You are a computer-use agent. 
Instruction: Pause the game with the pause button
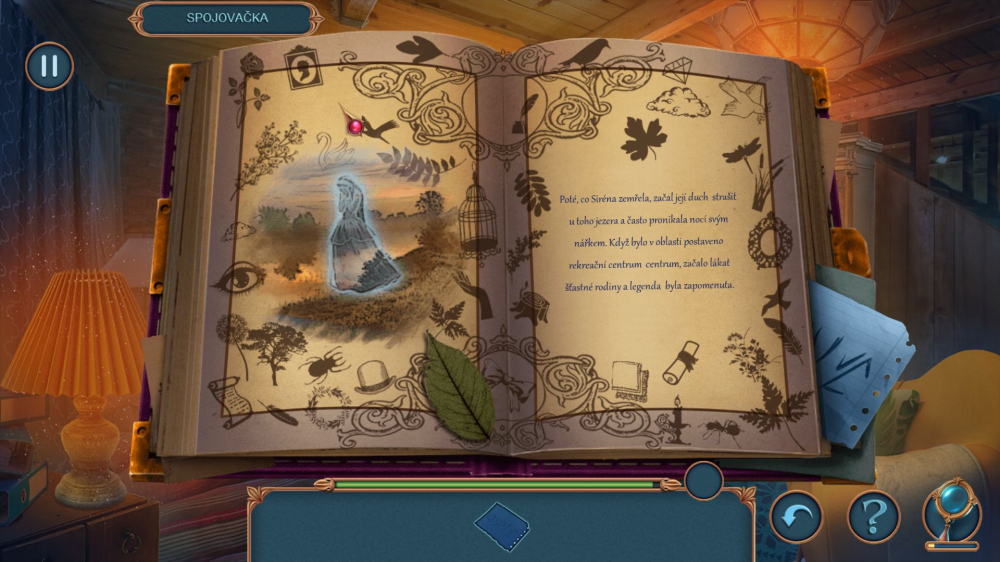49,67
